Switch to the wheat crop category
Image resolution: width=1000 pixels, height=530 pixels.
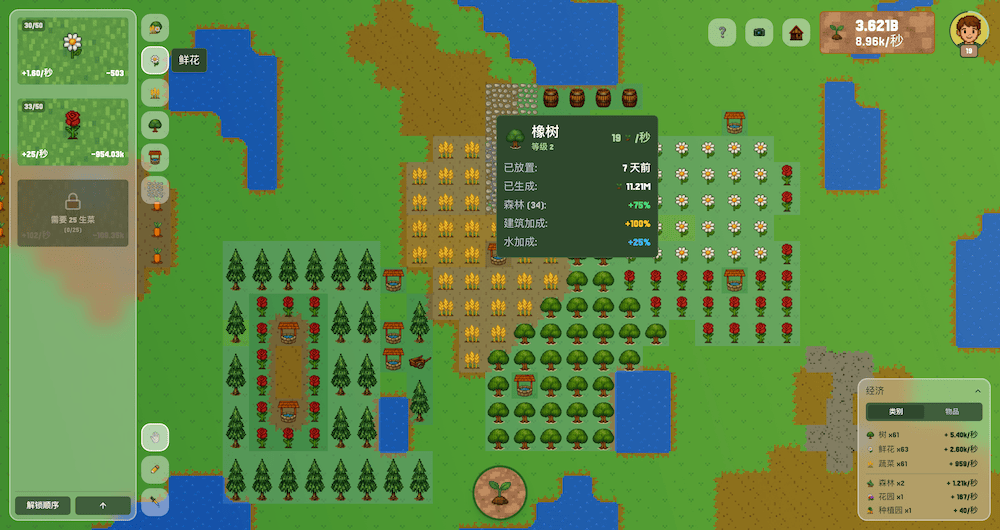[x=155, y=93]
